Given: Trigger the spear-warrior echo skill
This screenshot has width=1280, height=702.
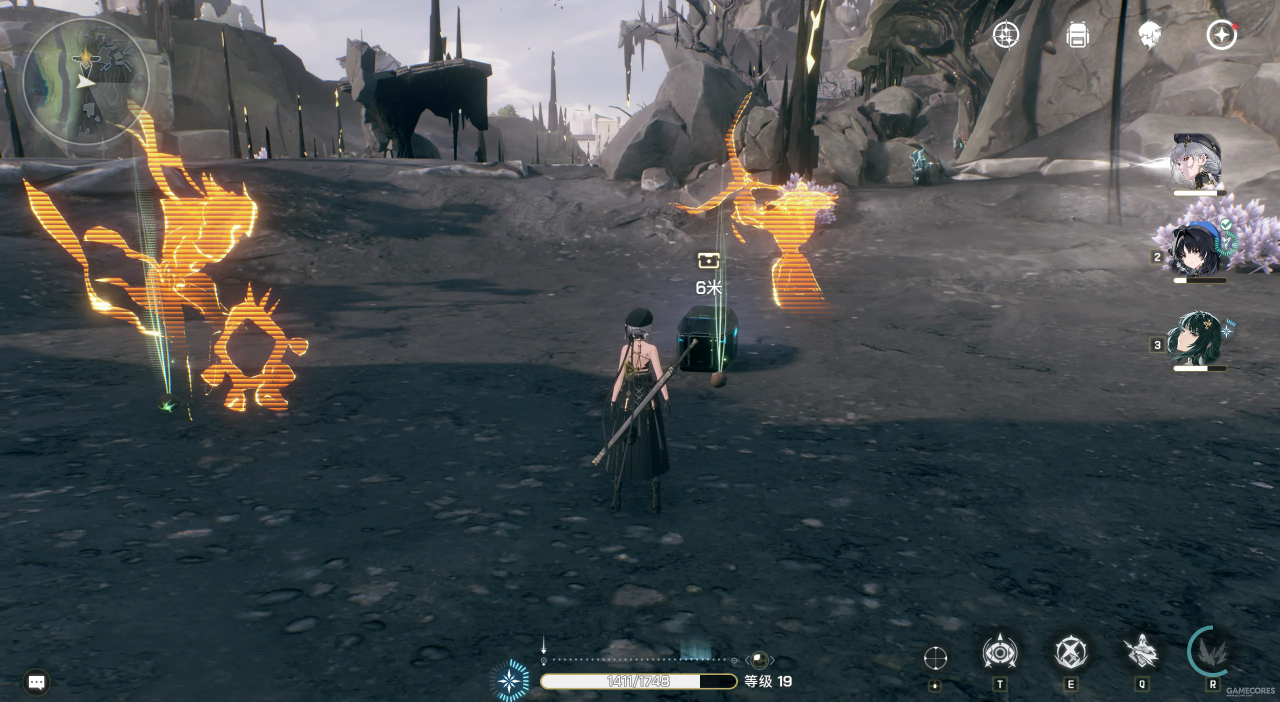Looking at the screenshot, I should (x=1142, y=652).
